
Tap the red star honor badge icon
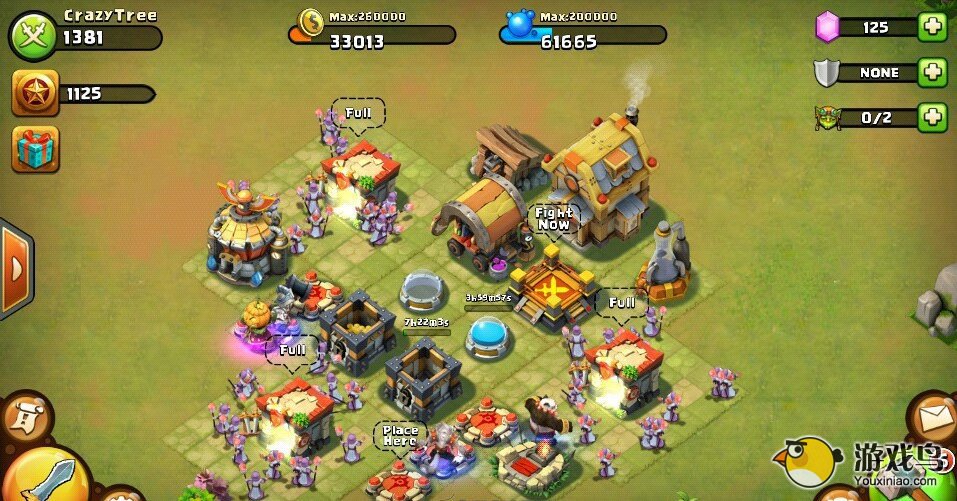pos(34,94)
